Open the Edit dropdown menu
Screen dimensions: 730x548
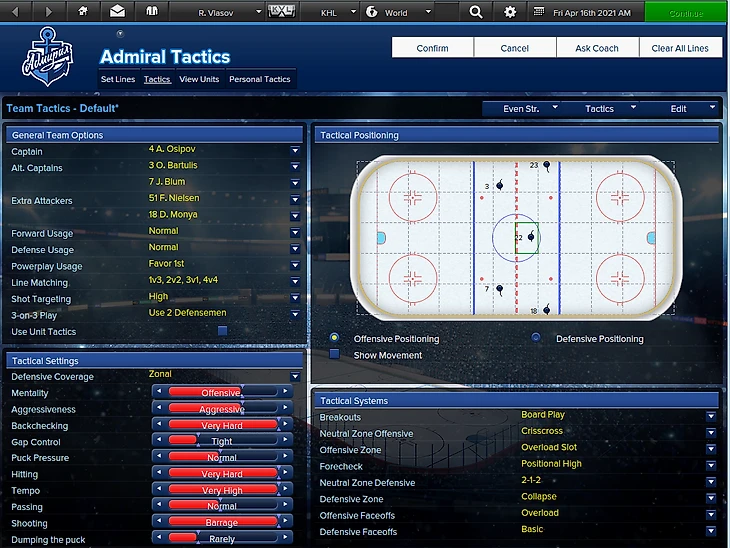679,108
